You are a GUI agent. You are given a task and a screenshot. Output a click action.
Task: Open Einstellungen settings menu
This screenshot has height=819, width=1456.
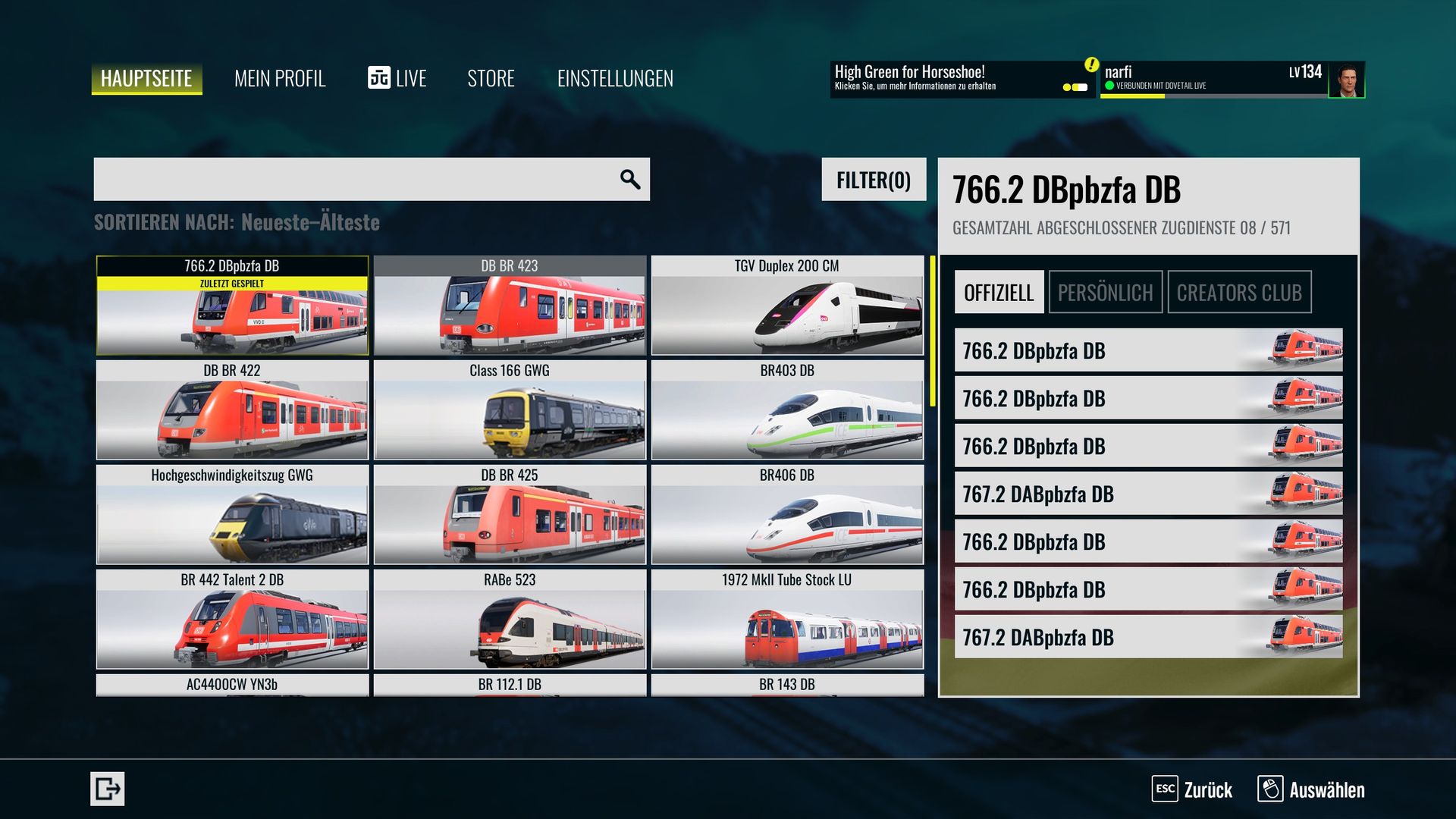[615, 78]
